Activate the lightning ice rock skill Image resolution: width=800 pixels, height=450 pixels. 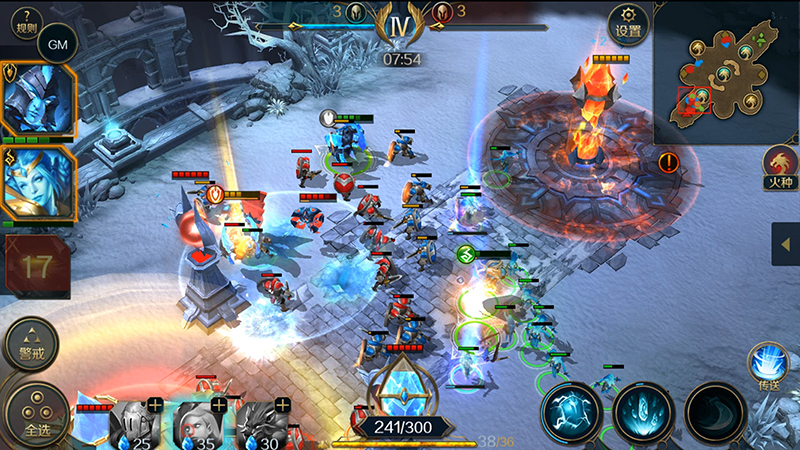click(x=572, y=412)
